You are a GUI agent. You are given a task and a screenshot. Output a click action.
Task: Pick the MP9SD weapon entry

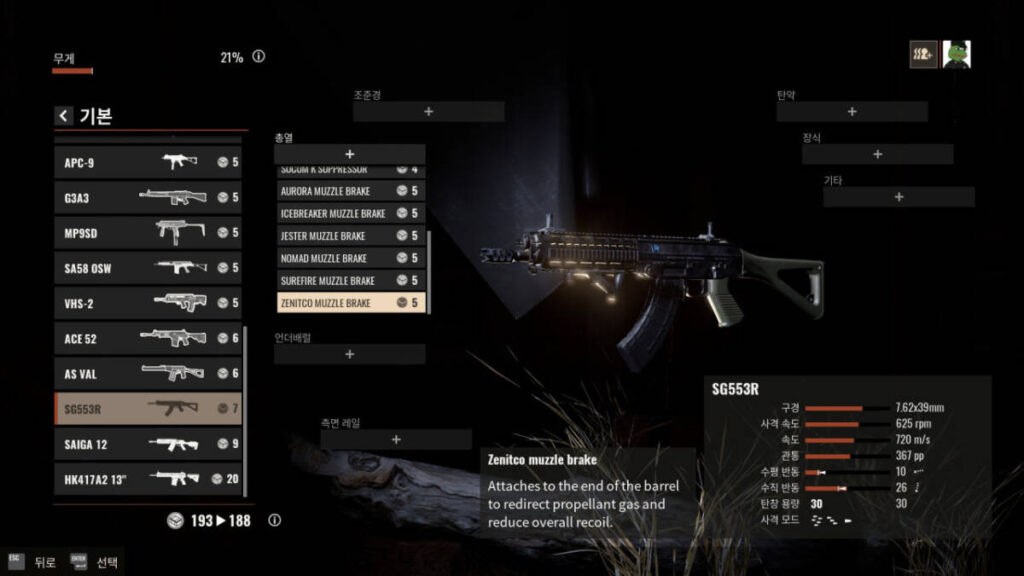coord(148,232)
